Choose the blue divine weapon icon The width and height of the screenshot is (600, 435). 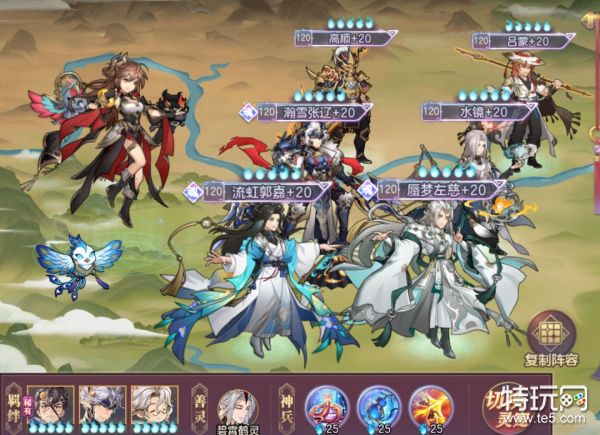(378, 405)
